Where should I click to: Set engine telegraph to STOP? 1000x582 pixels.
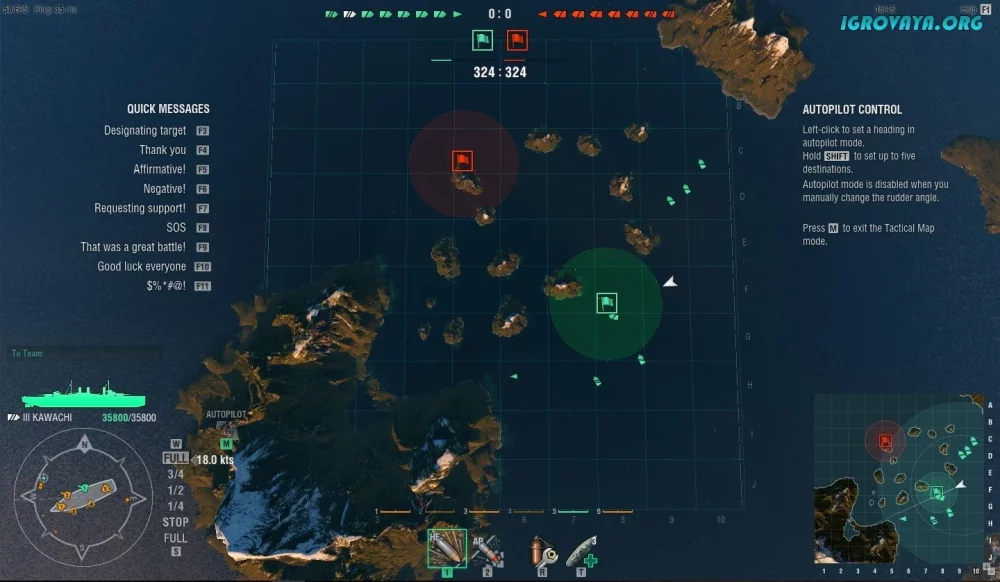(x=175, y=522)
